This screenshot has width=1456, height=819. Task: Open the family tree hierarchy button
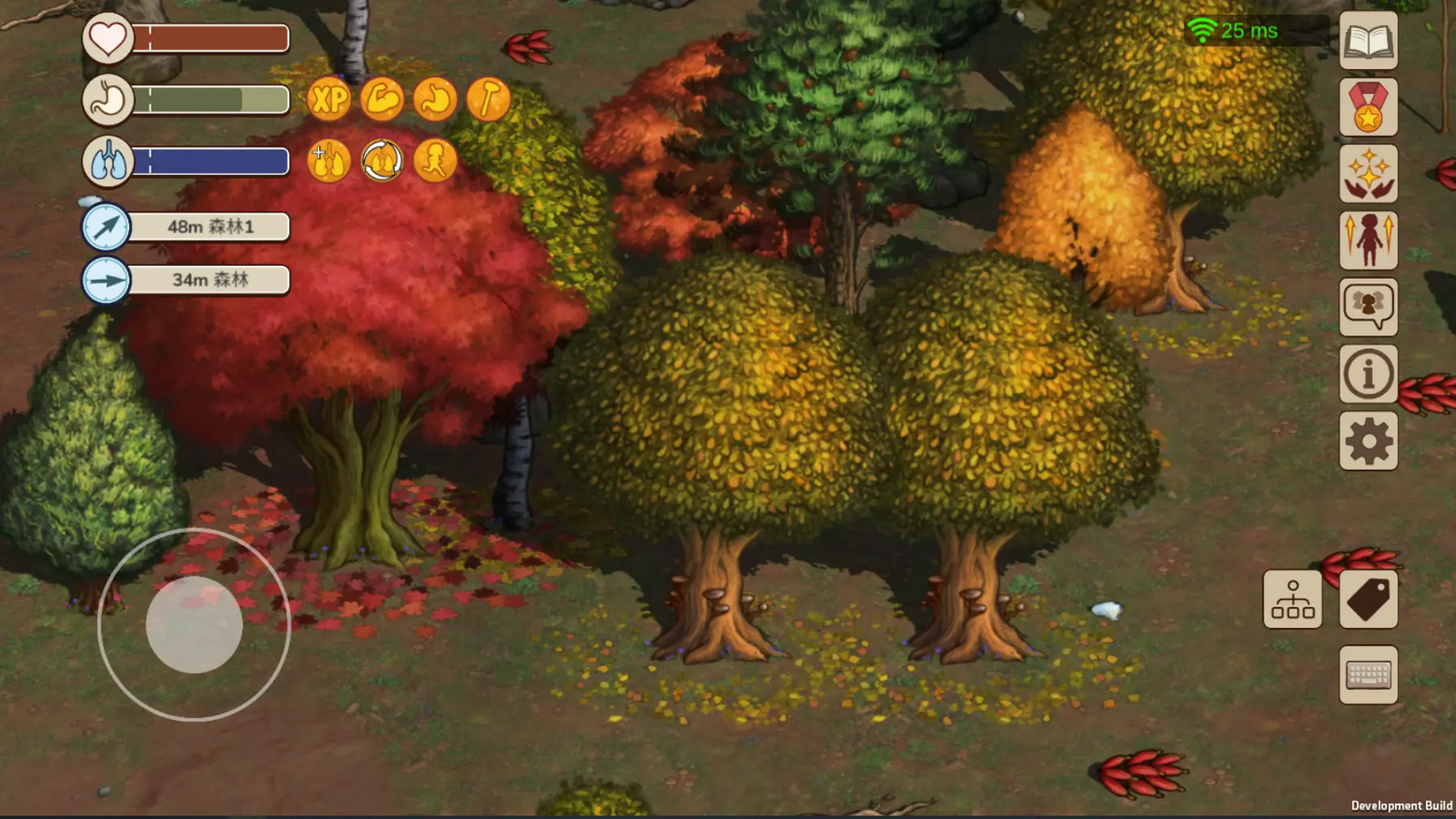1292,599
